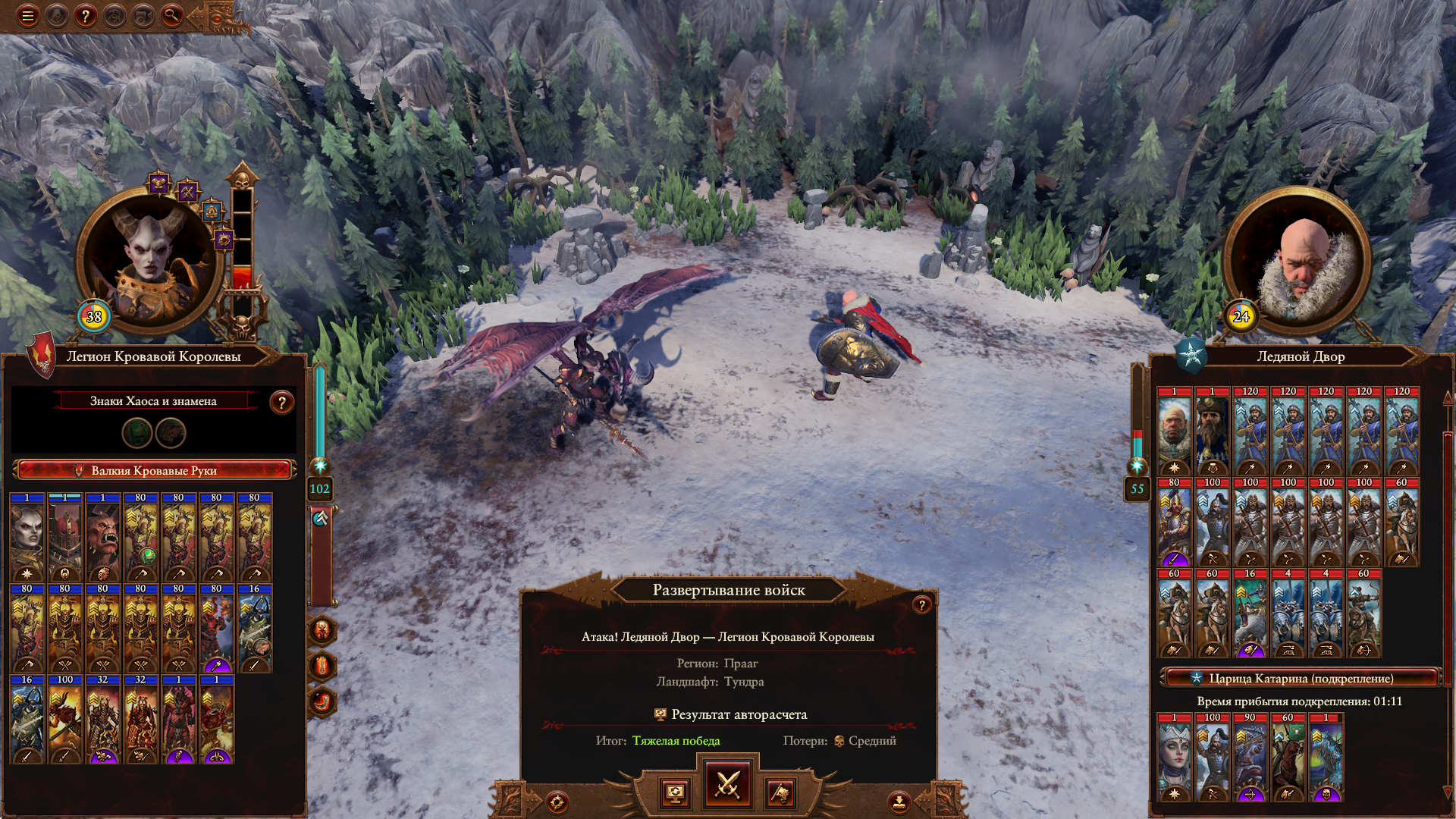Screen dimensions: 1456x819
Task: Click the save game button with down arrow
Action: [x=899, y=802]
